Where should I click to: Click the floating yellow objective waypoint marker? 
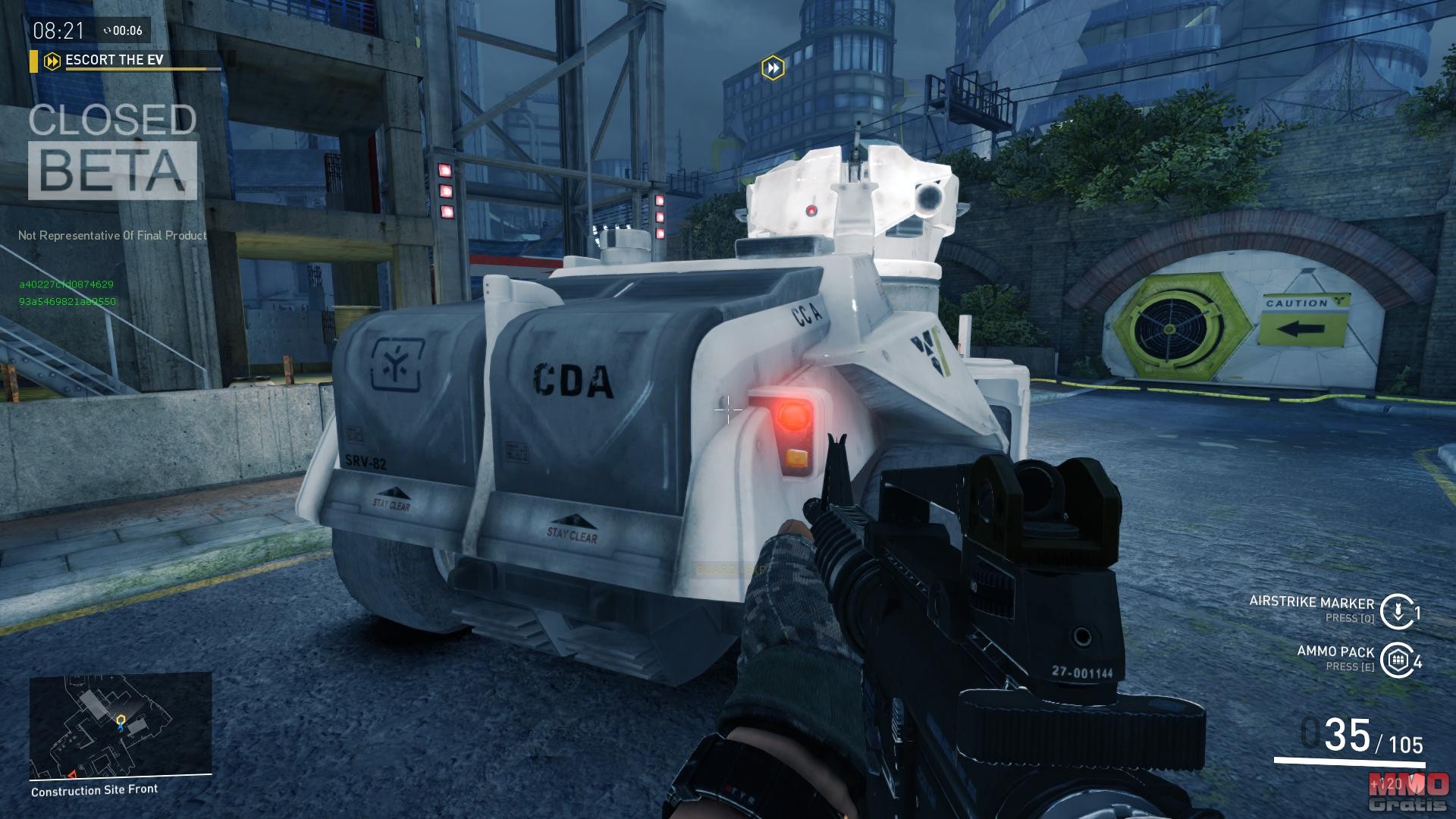click(773, 68)
